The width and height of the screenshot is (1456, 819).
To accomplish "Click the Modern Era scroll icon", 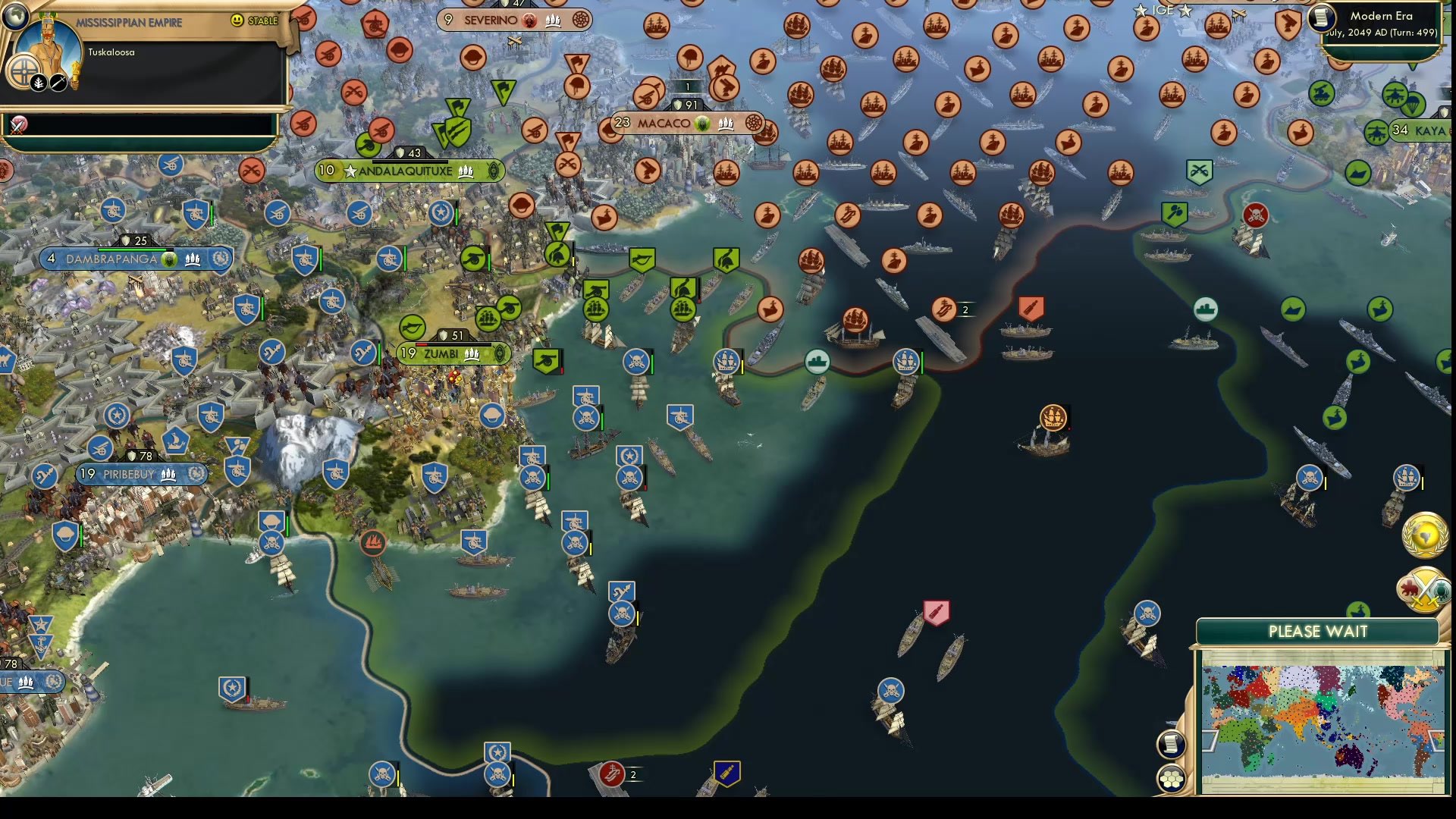I will [1320, 19].
